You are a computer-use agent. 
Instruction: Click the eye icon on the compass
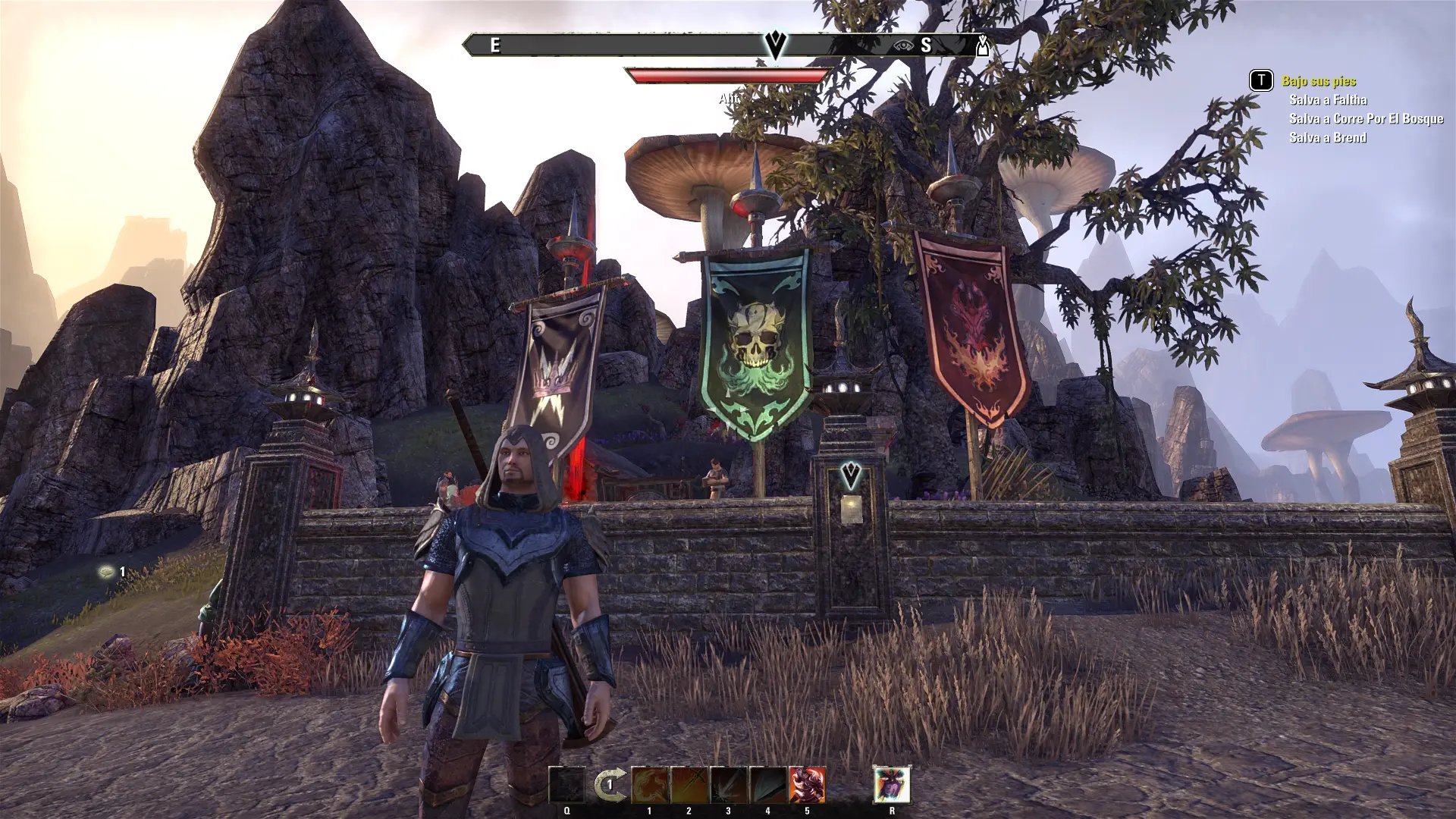coord(902,45)
